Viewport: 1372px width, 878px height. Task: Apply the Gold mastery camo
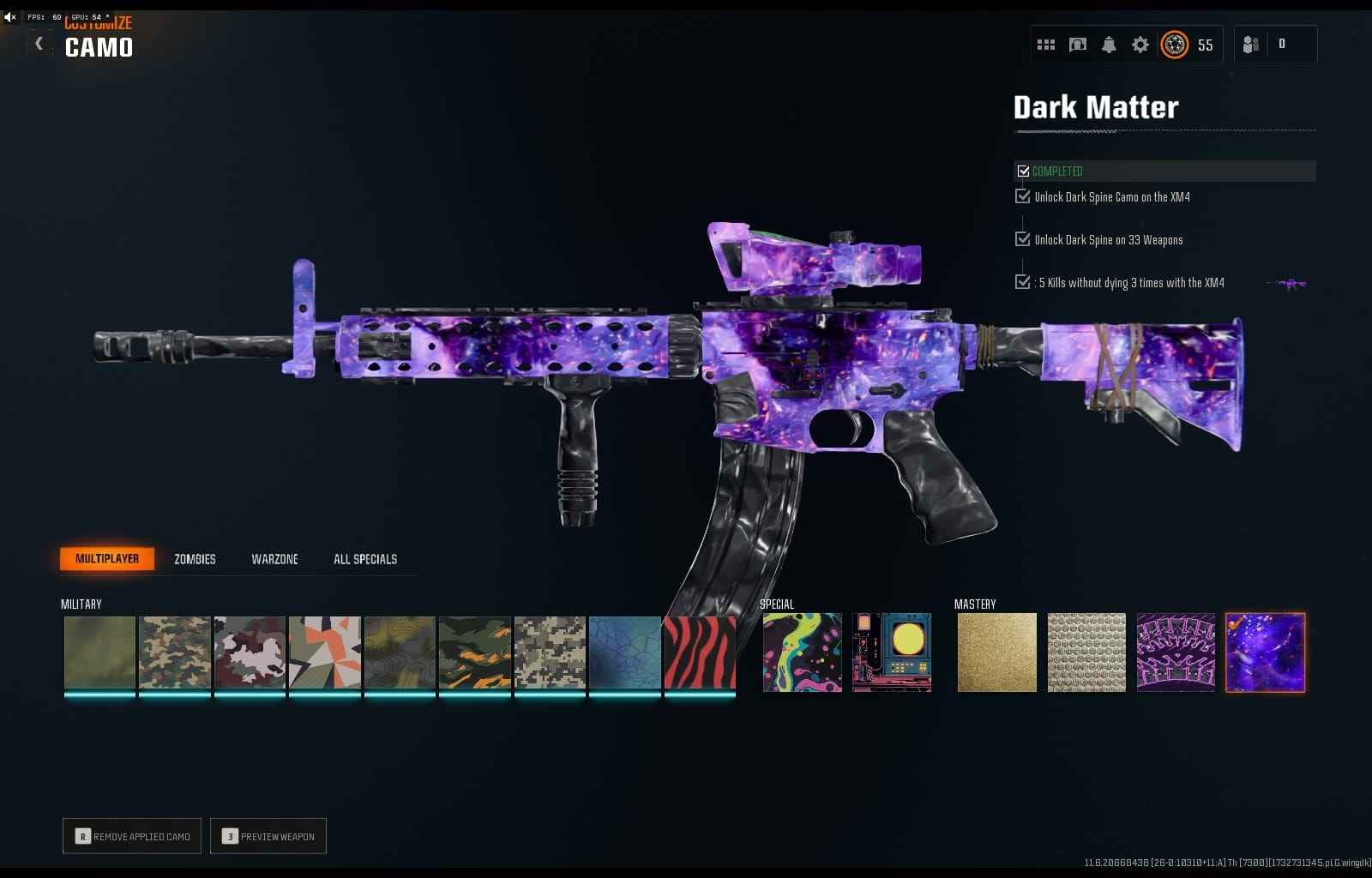[x=996, y=652]
